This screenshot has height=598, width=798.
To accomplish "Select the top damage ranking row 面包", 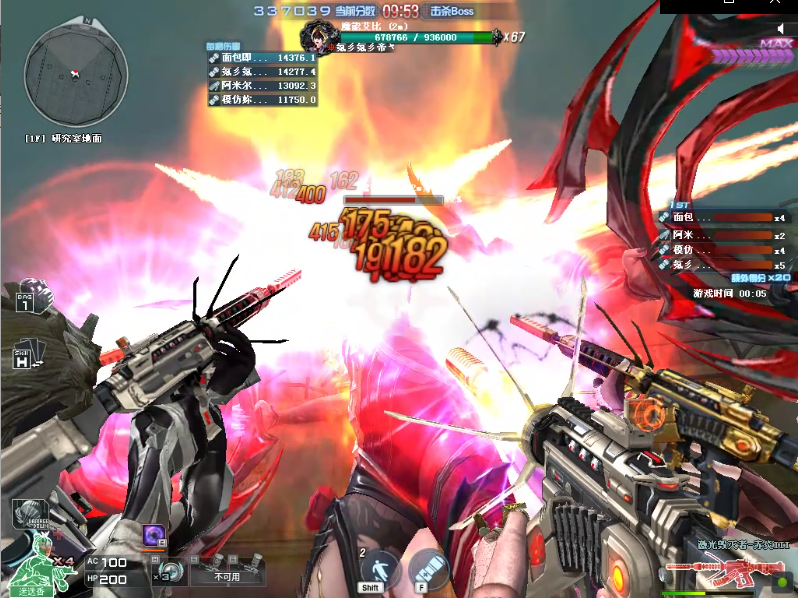I will click(261, 59).
